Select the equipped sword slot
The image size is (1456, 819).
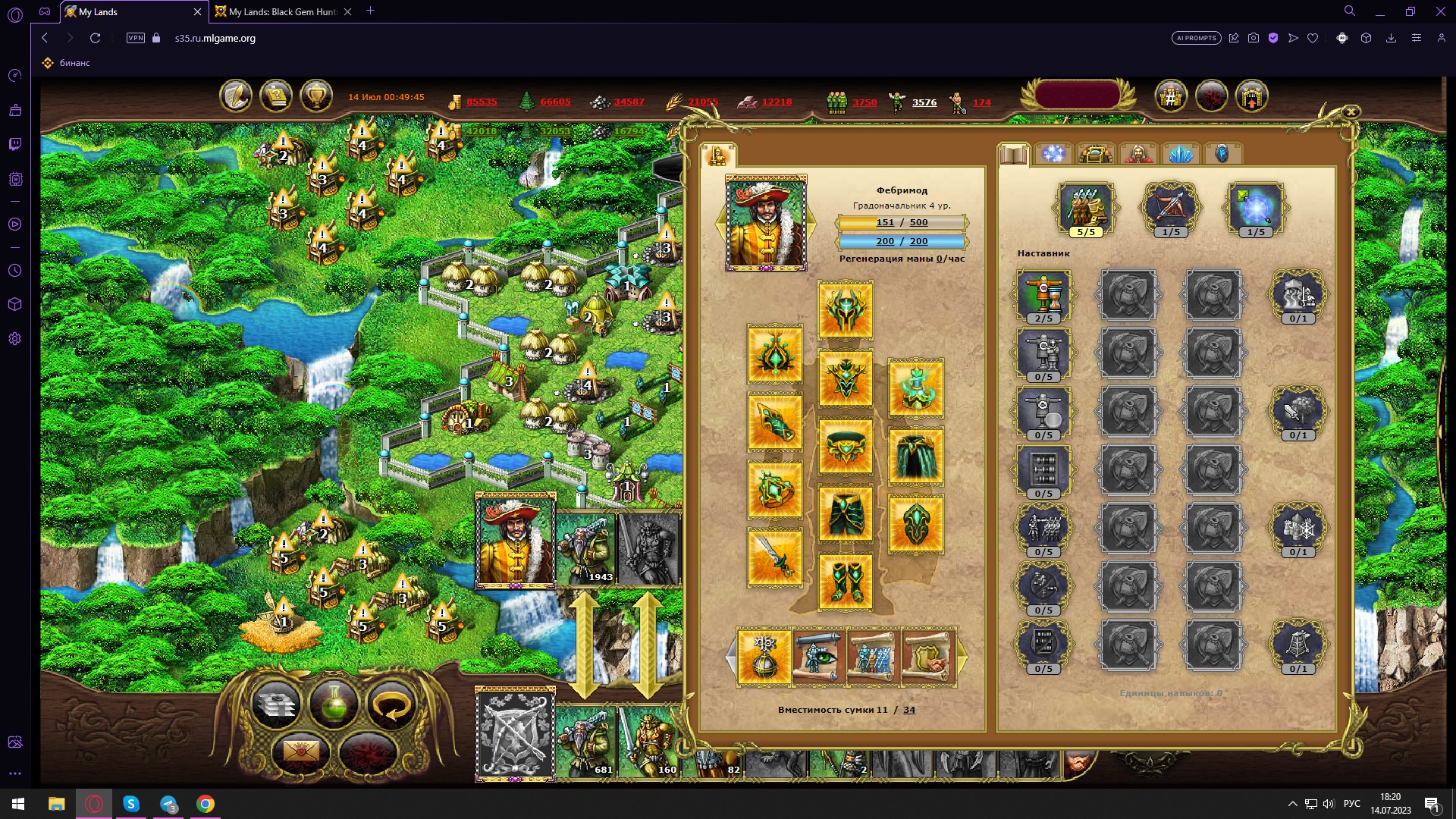coord(774,558)
